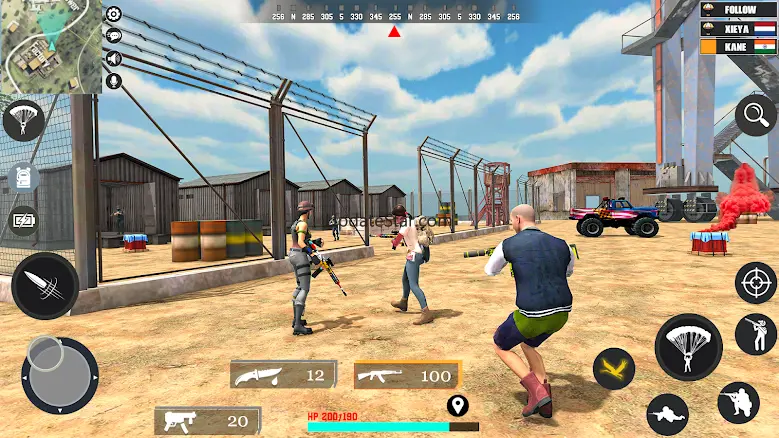This screenshot has width=779, height=438.
Task: Tap the crosshair aim button
Action: click(755, 283)
